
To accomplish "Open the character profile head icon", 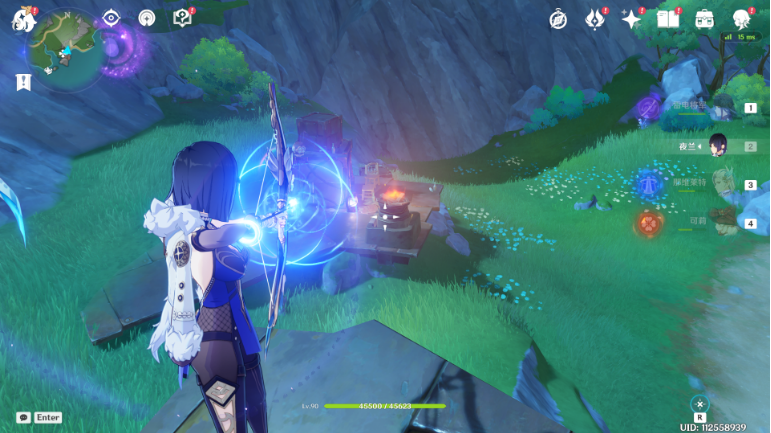I will 741,19.
